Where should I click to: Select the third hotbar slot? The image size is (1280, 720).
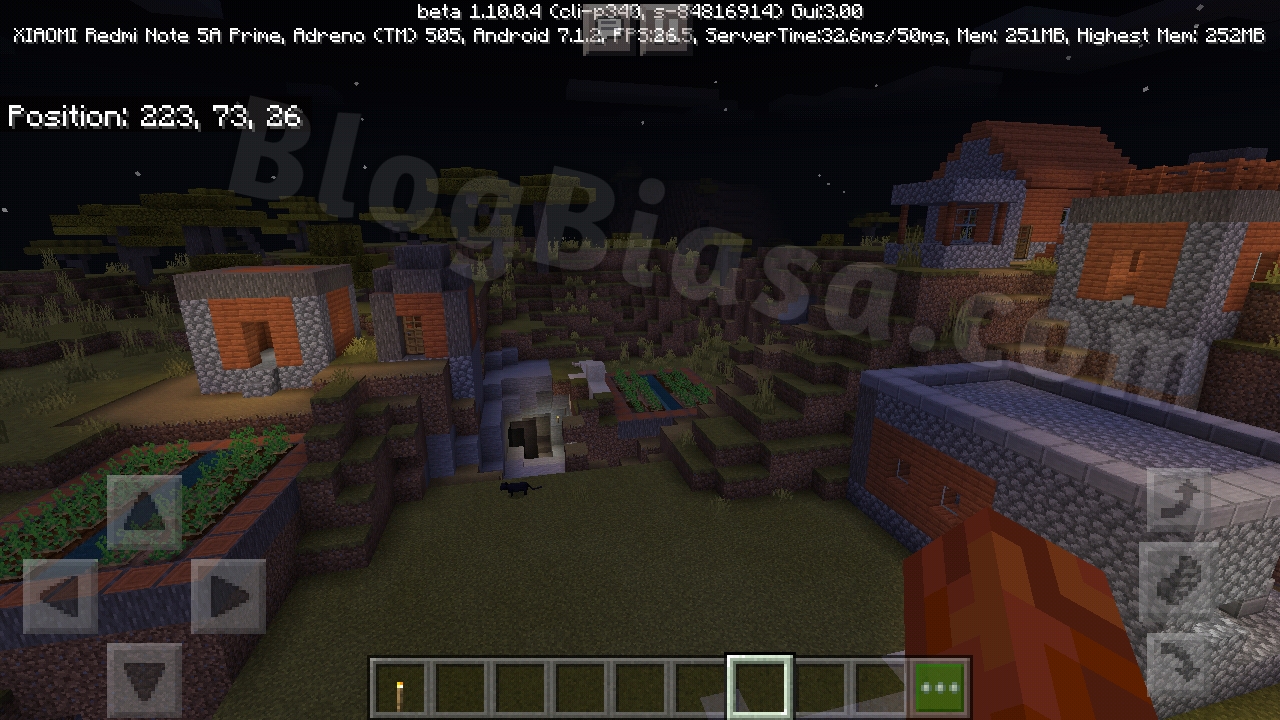[520, 683]
